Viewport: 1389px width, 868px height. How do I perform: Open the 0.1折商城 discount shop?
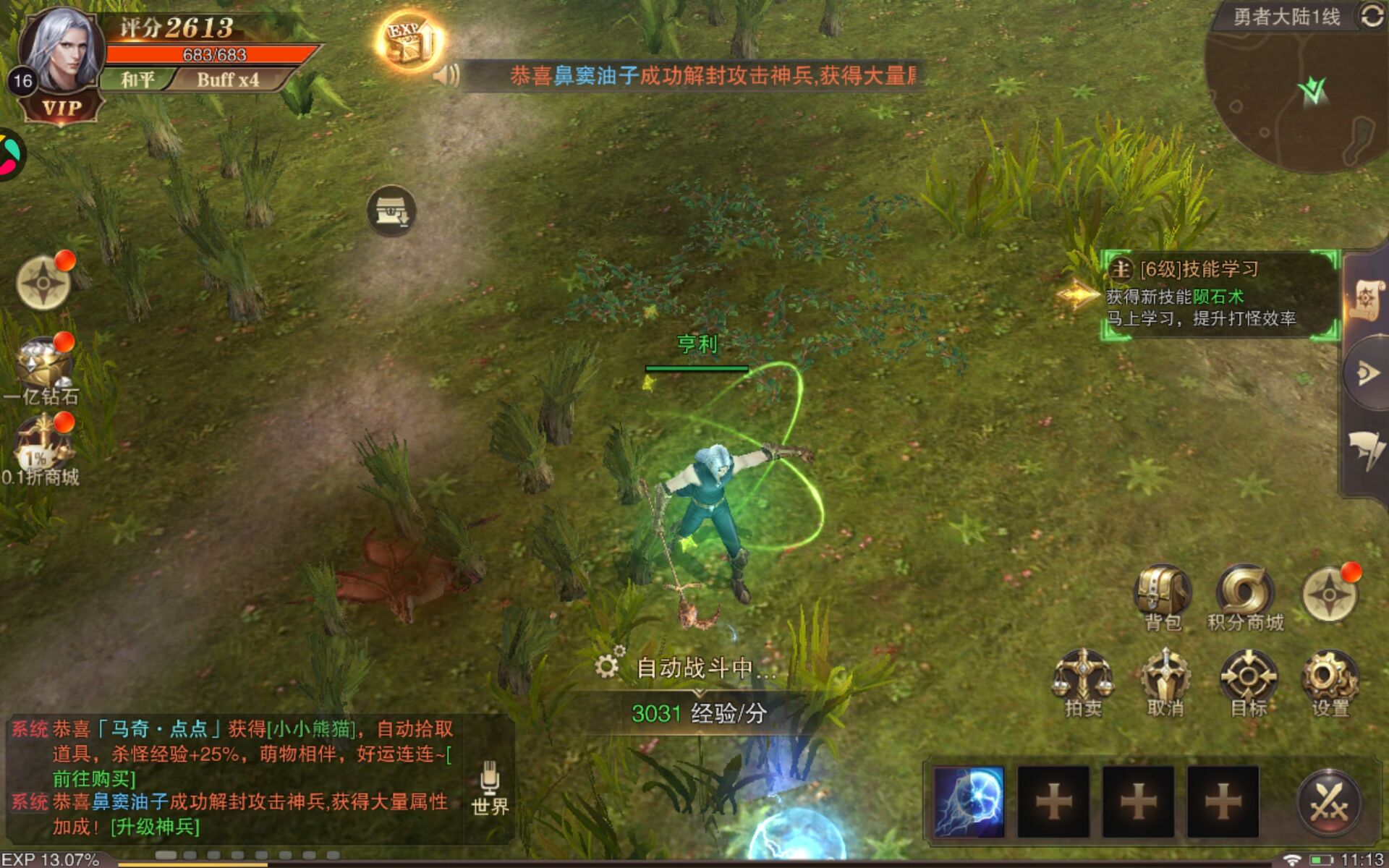click(x=42, y=450)
